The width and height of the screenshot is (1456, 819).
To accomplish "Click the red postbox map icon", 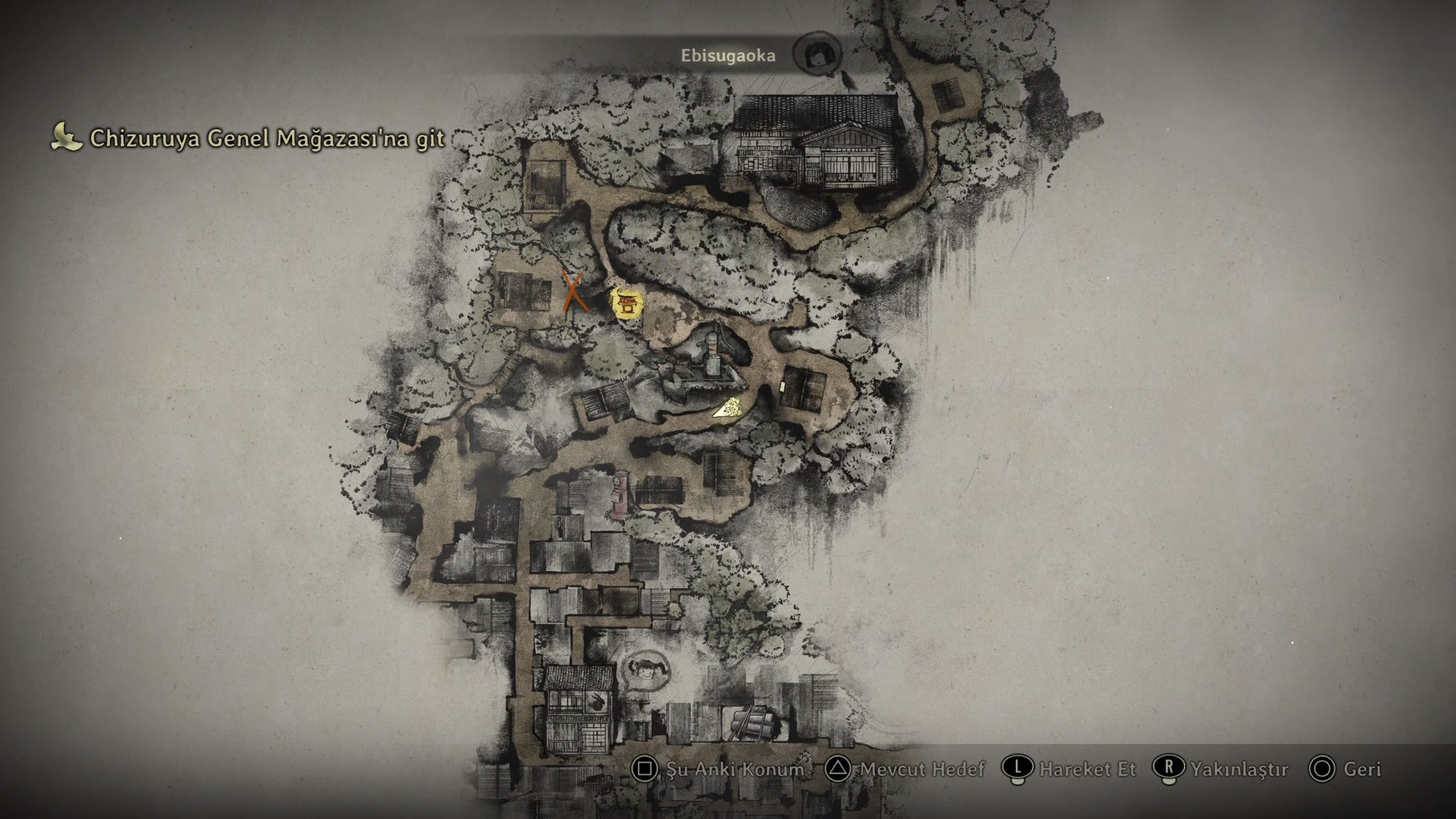I will point(621,495).
